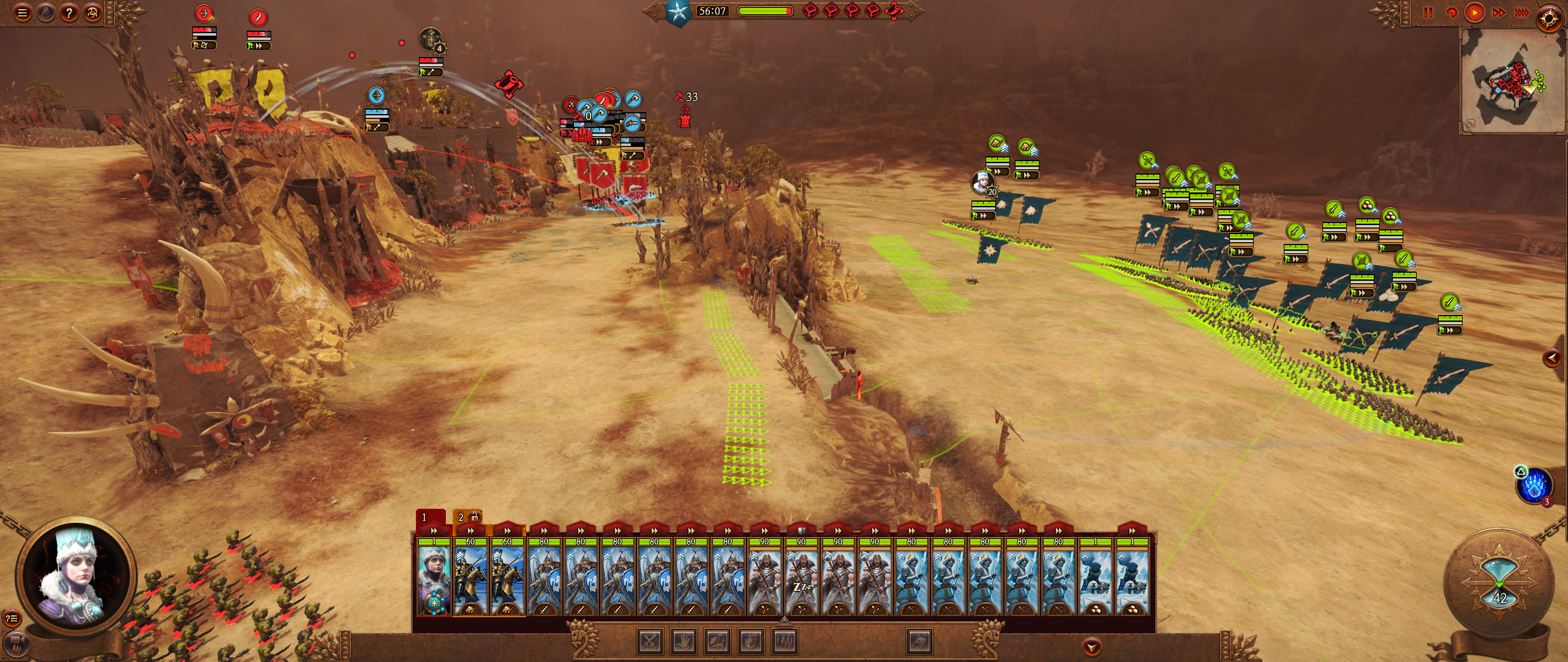This screenshot has width=1568, height=662.
Task: Toggle guard mode shield button
Action: tap(752, 642)
